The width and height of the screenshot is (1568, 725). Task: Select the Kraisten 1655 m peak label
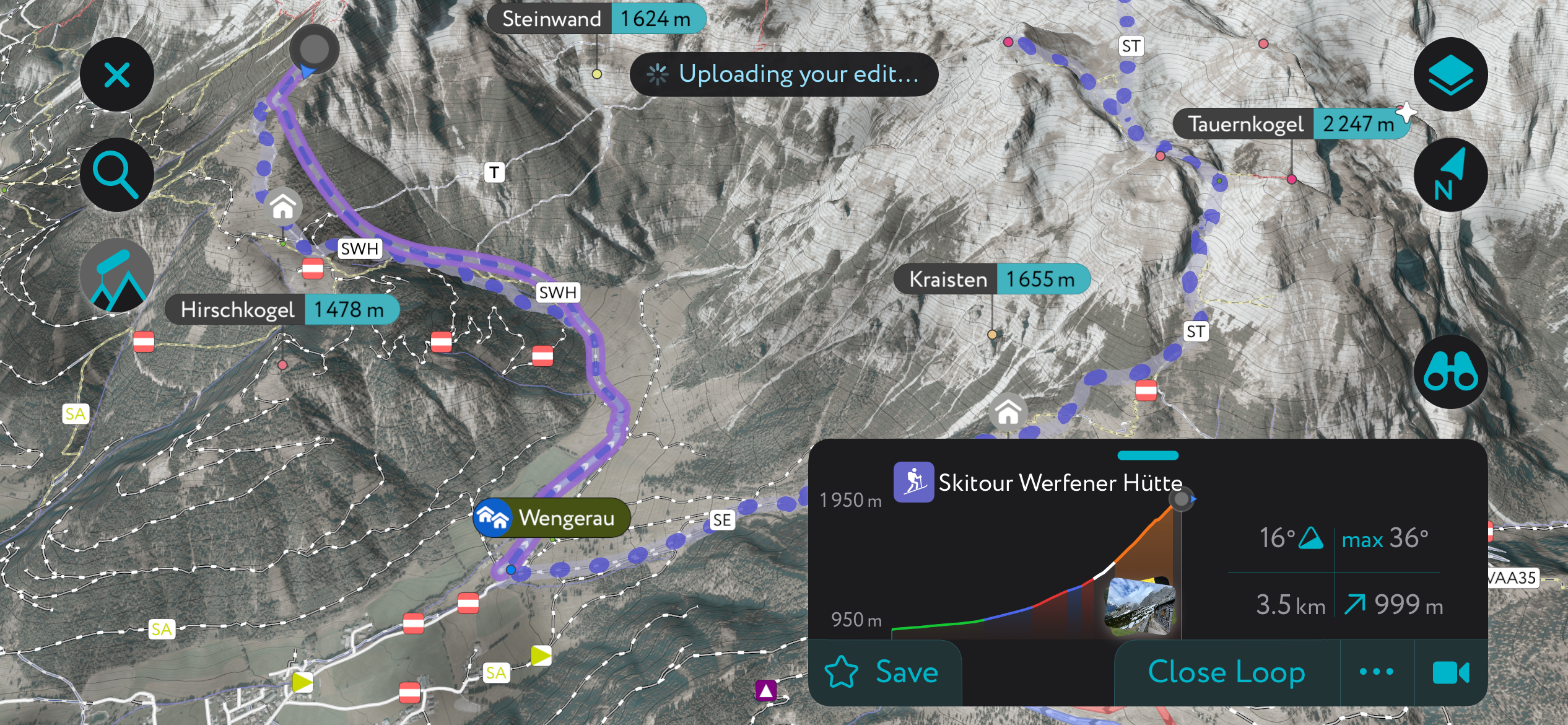coord(991,279)
